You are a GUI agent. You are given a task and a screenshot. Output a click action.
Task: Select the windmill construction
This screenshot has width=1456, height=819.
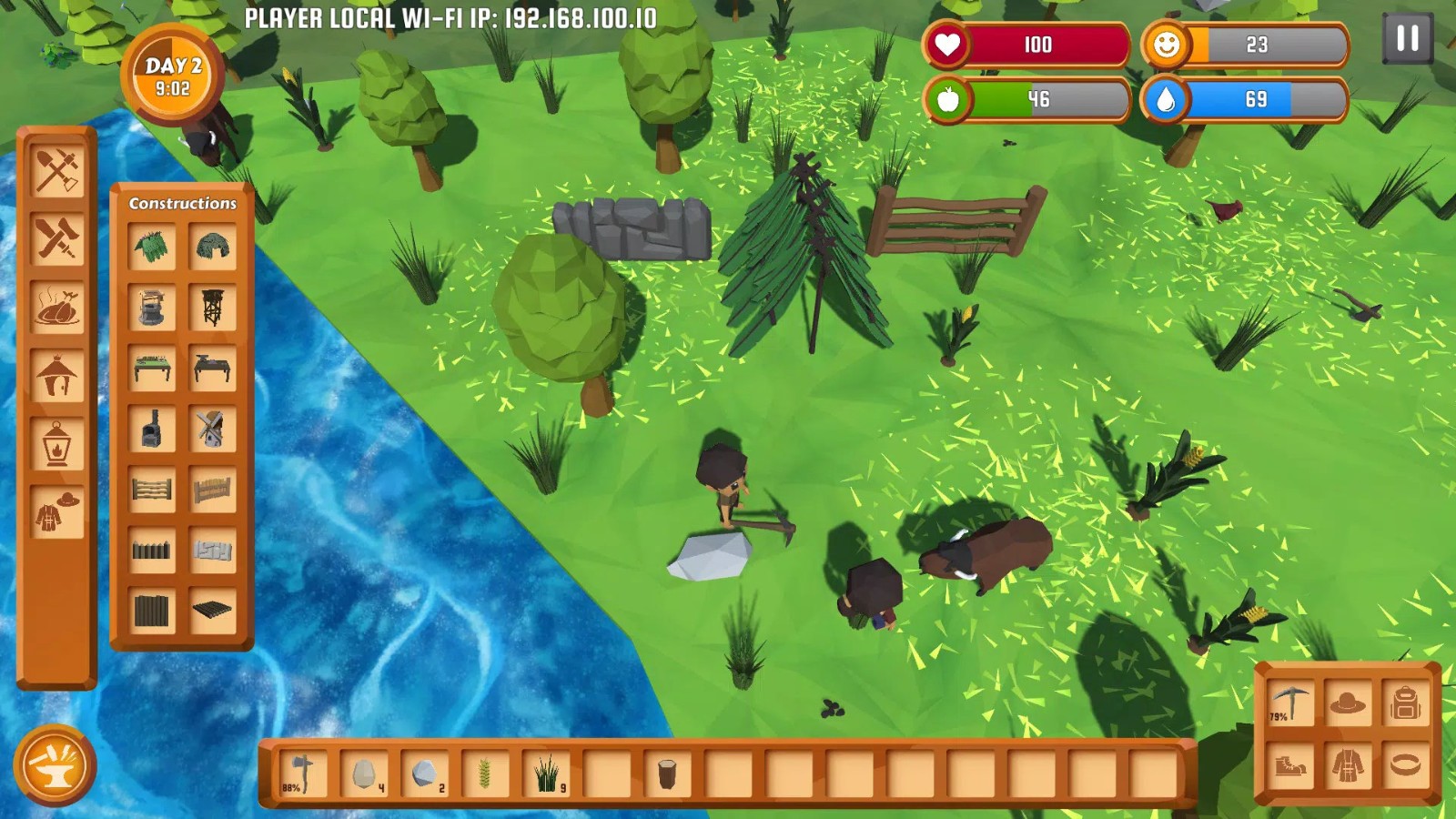(x=212, y=429)
